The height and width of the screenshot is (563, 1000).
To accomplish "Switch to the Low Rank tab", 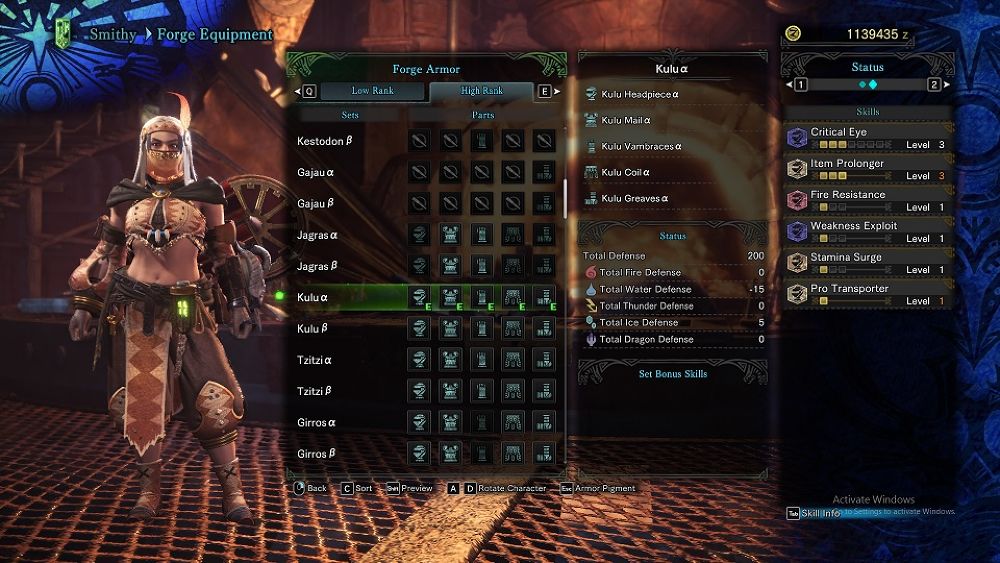I will pyautogui.click(x=372, y=91).
